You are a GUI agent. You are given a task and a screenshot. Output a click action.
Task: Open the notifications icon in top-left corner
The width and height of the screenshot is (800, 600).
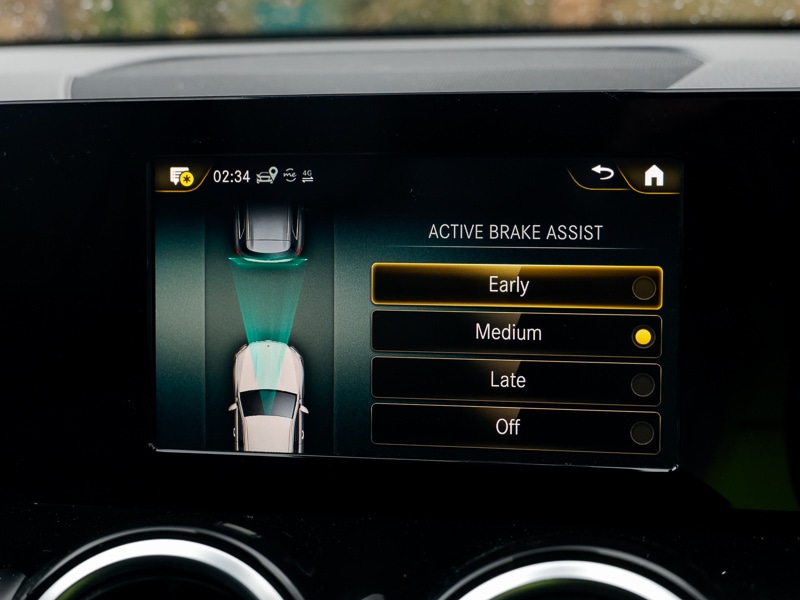(x=181, y=177)
